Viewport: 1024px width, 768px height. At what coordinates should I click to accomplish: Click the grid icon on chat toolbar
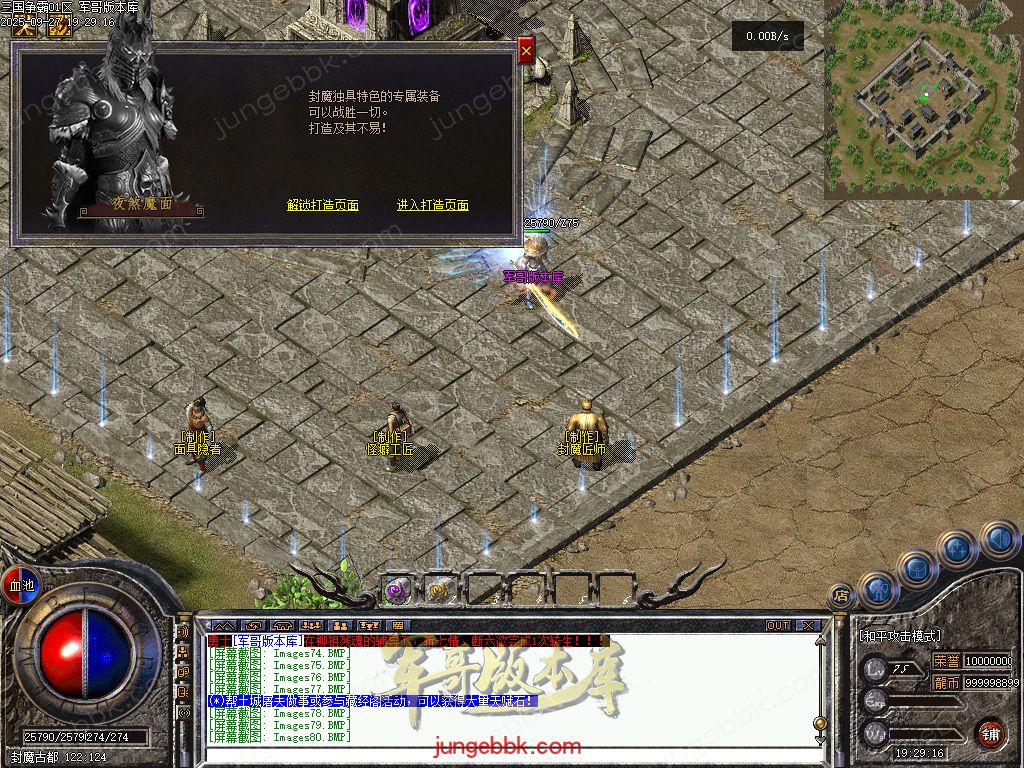tap(398, 626)
